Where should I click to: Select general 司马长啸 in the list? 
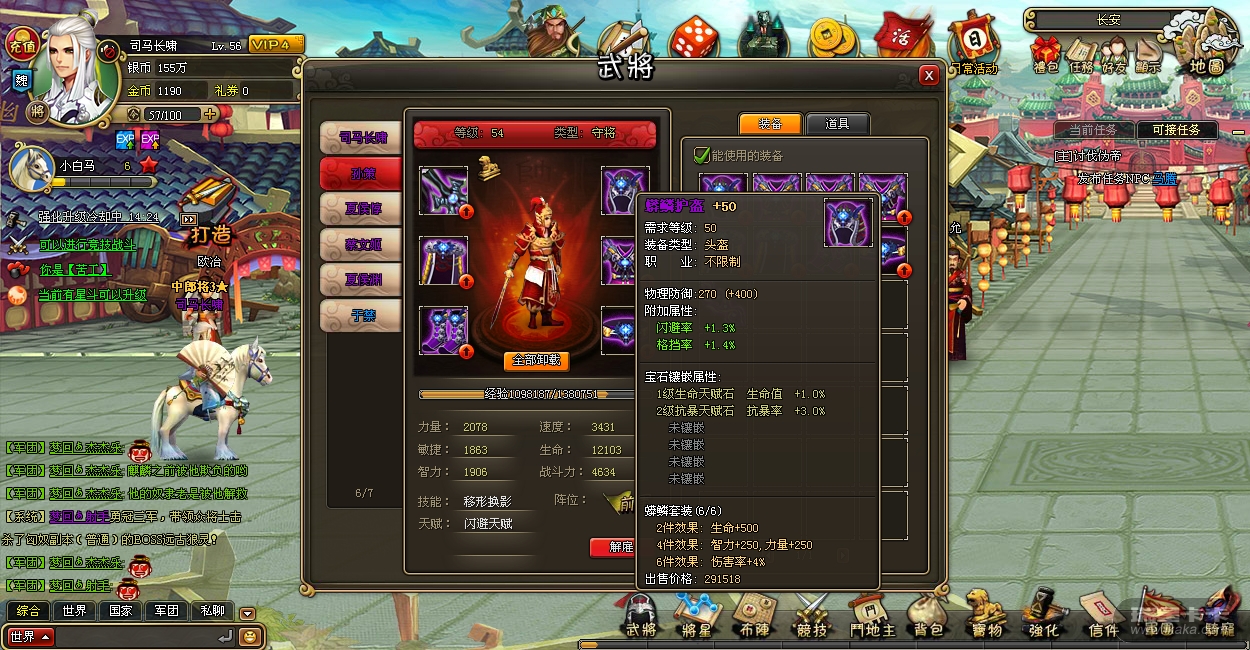pyautogui.click(x=361, y=137)
